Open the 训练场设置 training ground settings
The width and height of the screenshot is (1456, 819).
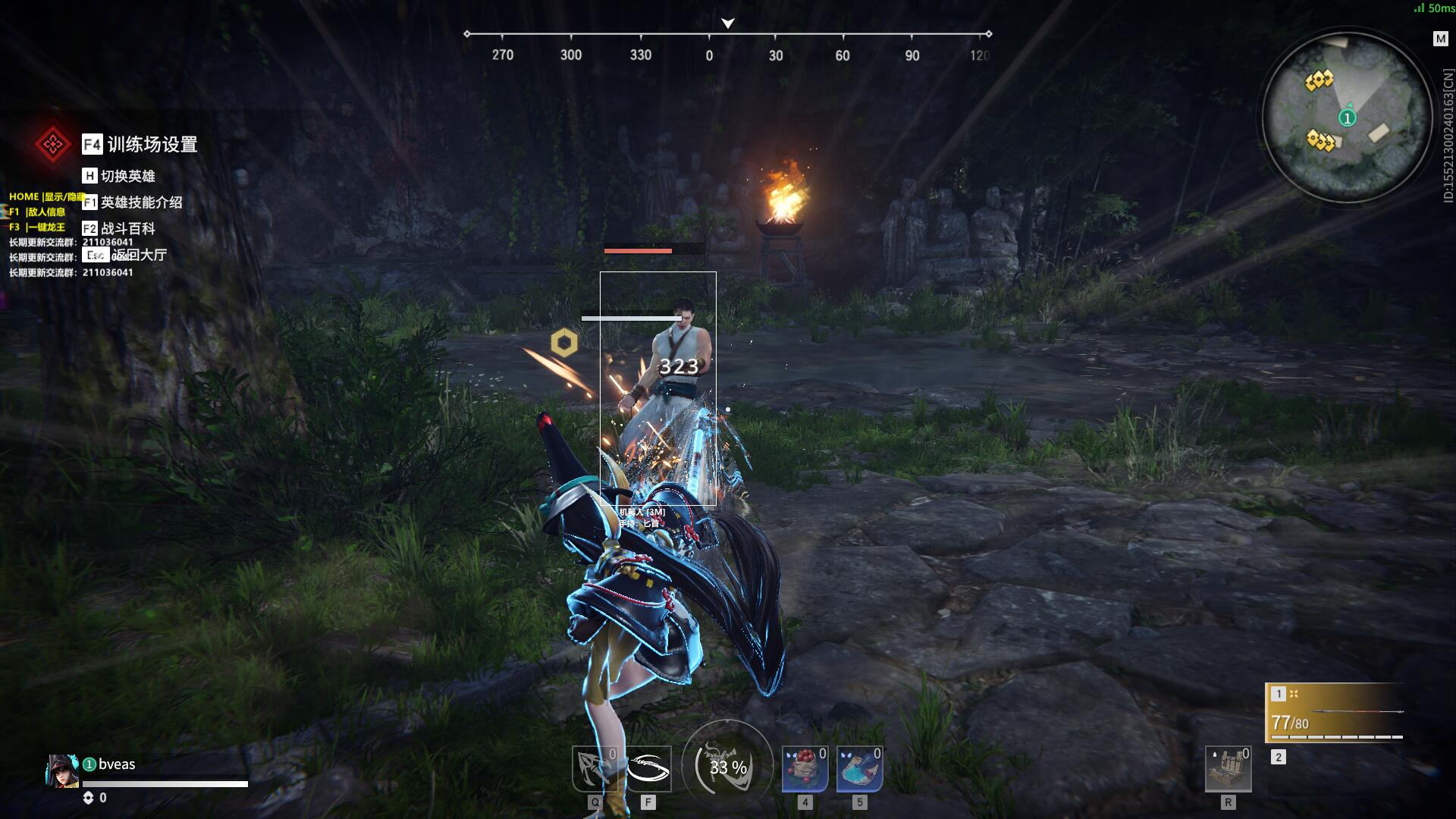tap(151, 144)
